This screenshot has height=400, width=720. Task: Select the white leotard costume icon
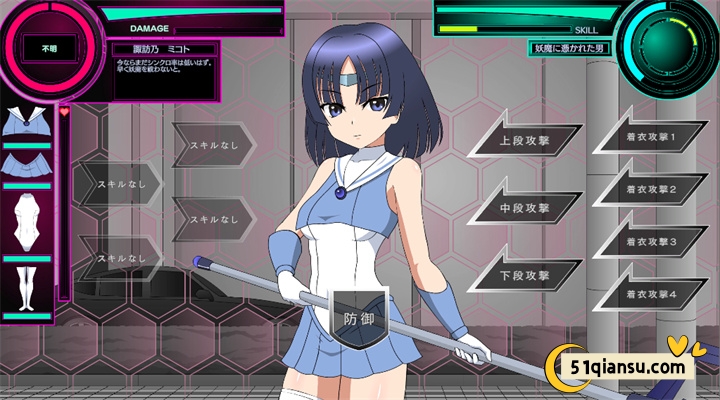tap(28, 220)
